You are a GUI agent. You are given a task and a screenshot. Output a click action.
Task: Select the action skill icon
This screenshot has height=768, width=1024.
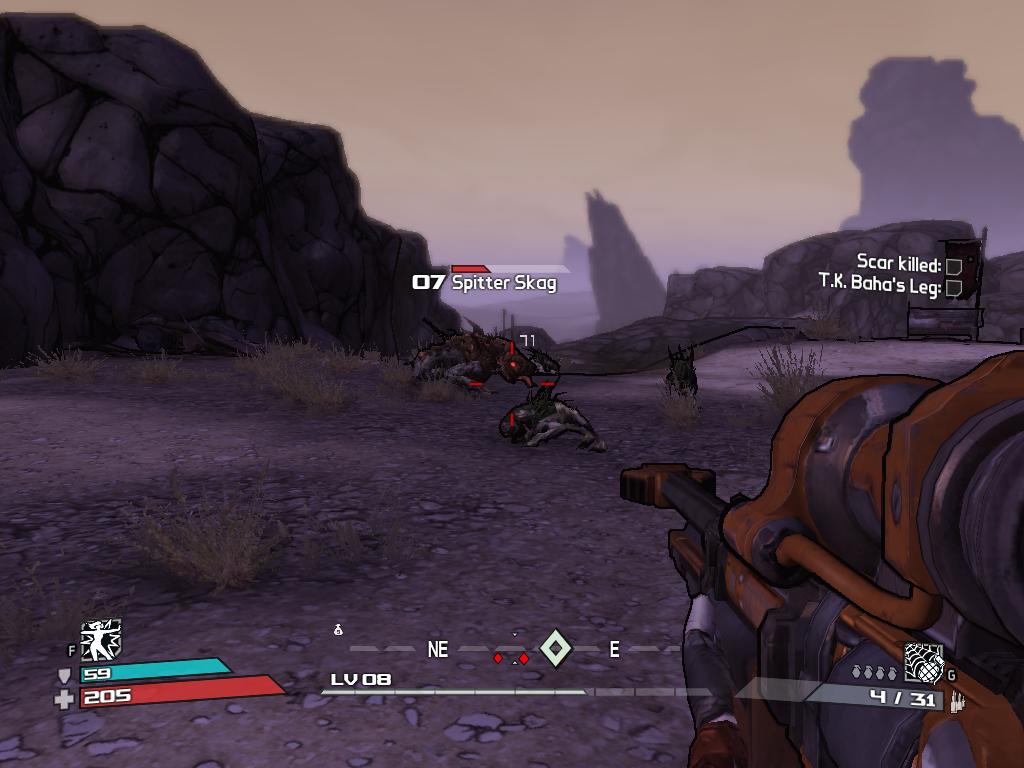point(100,640)
